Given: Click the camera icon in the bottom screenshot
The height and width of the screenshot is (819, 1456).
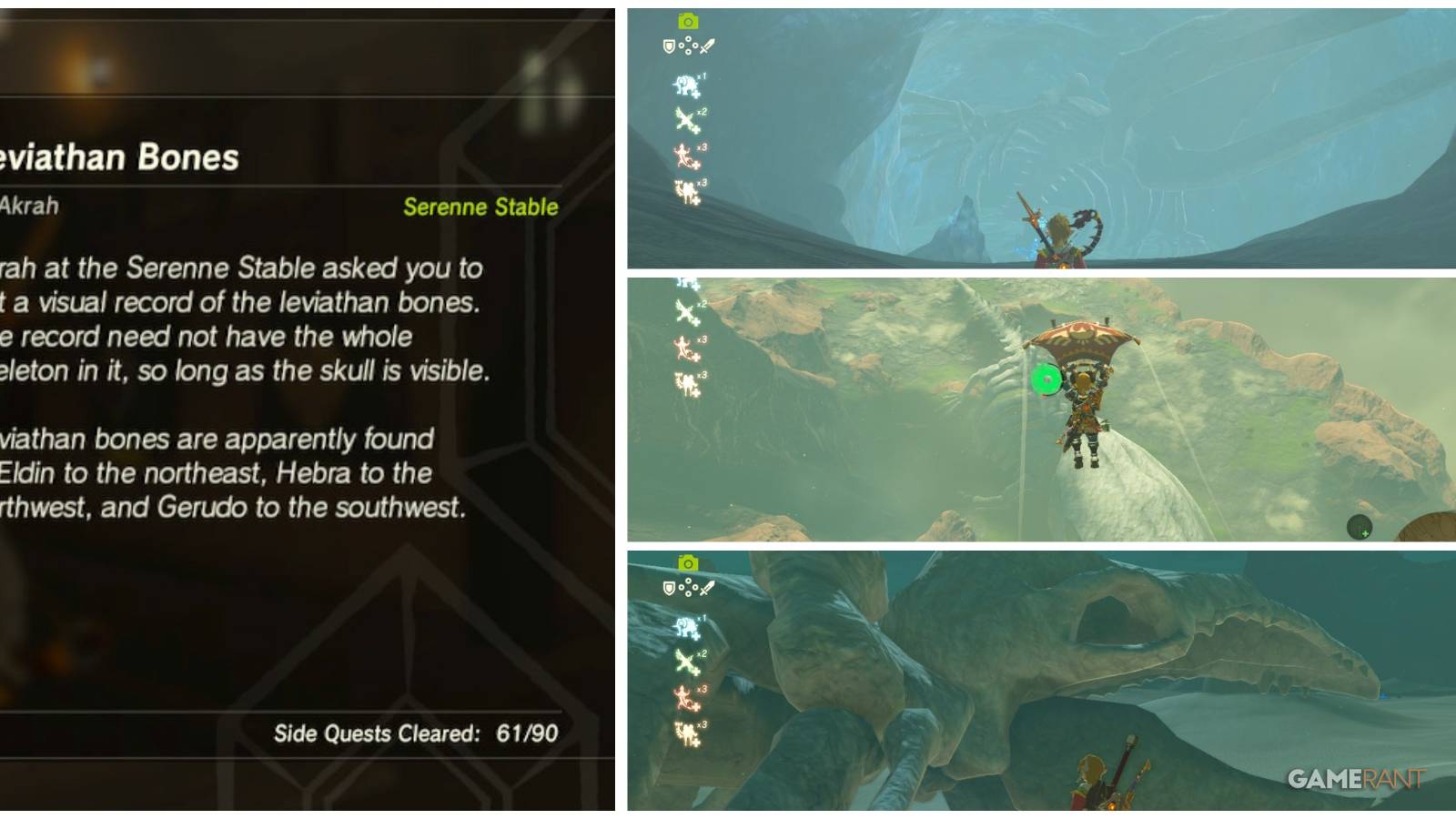Looking at the screenshot, I should (688, 562).
